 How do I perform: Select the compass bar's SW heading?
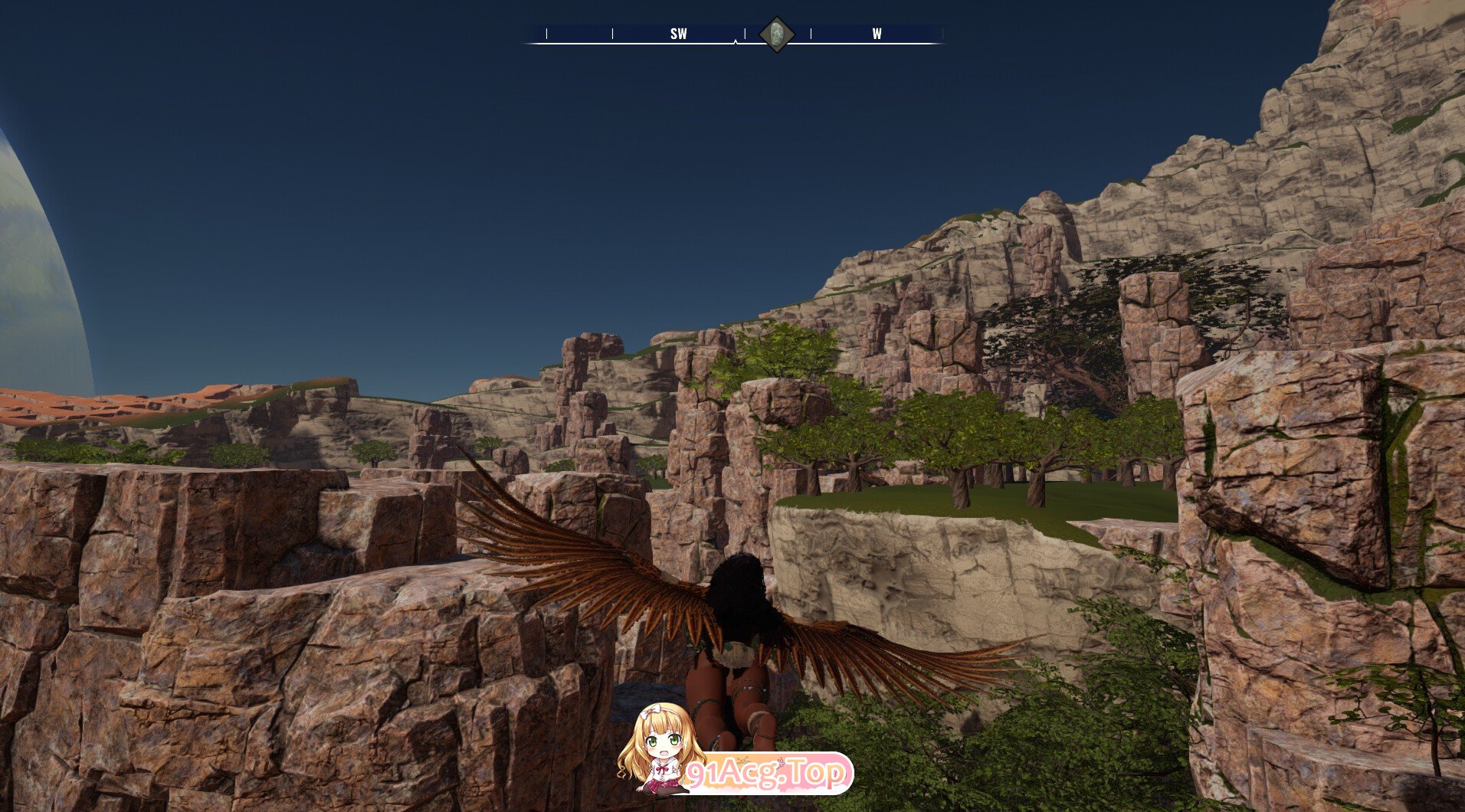tap(678, 34)
